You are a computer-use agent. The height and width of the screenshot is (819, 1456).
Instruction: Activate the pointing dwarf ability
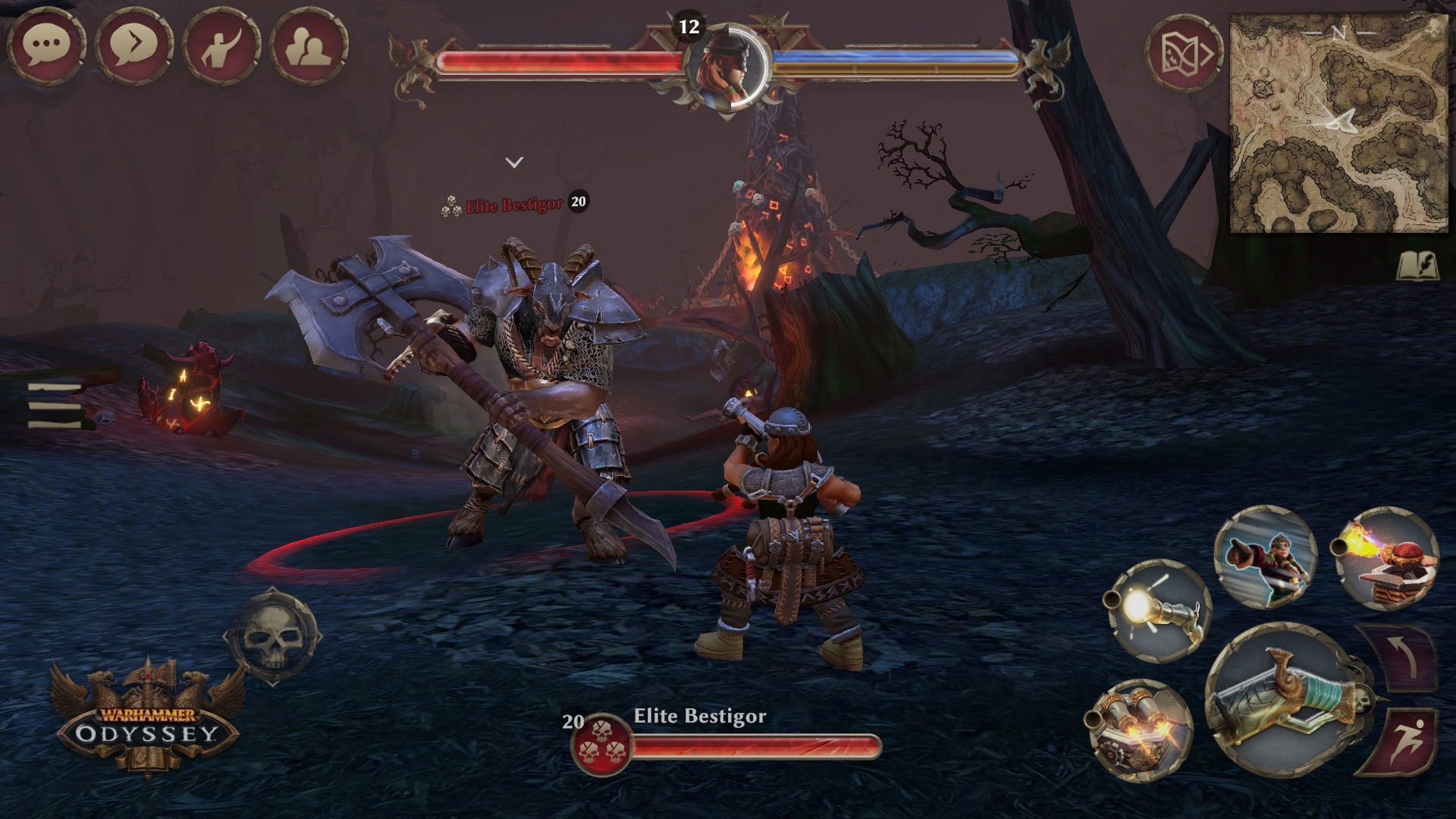1265,557
